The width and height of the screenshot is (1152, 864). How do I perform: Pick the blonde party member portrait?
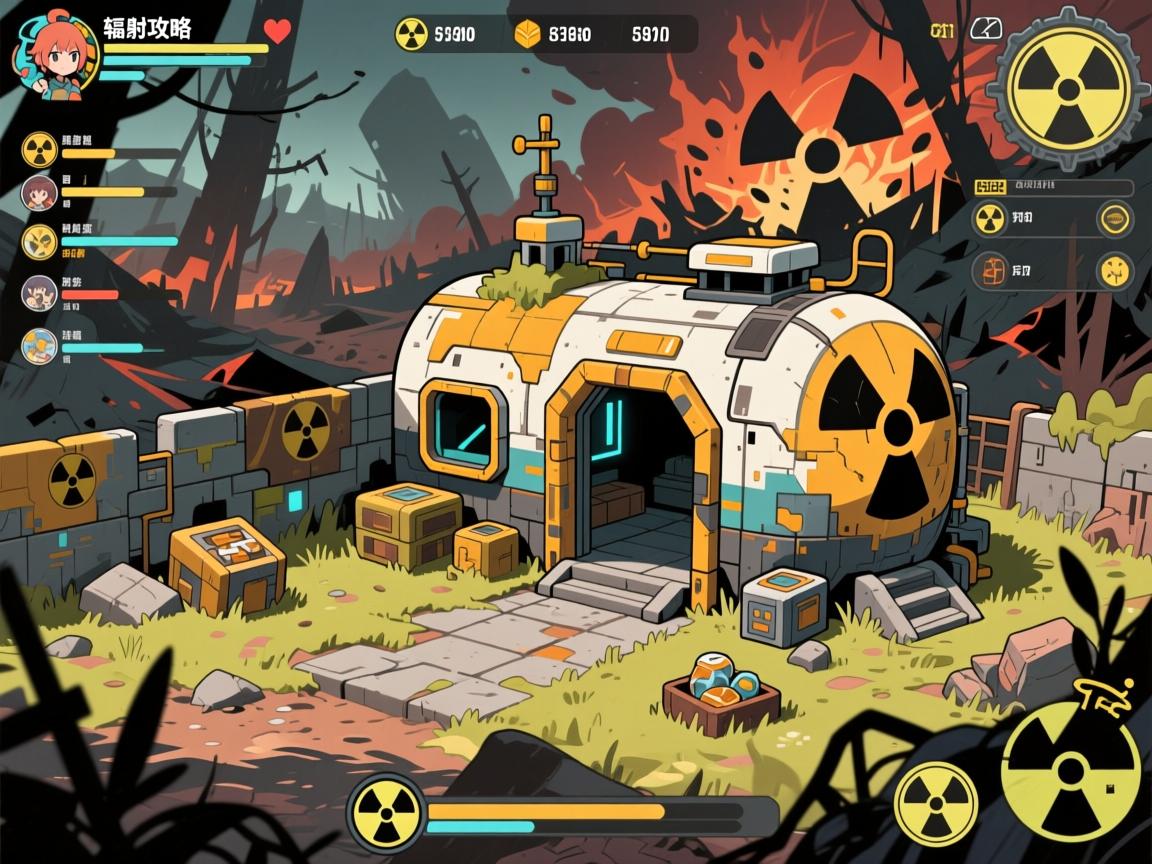click(x=40, y=345)
